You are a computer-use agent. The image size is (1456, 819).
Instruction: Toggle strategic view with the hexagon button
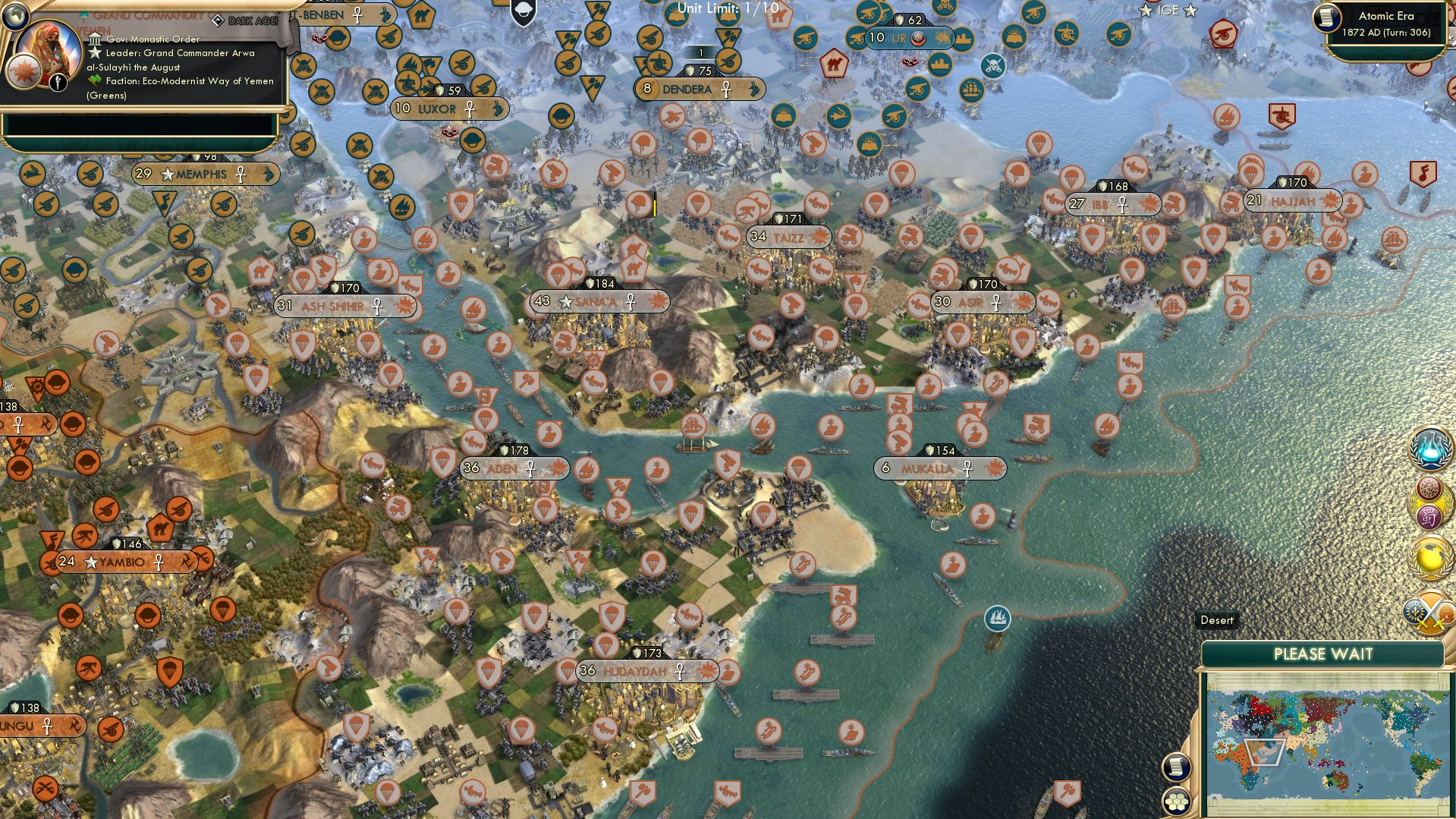(1175, 802)
